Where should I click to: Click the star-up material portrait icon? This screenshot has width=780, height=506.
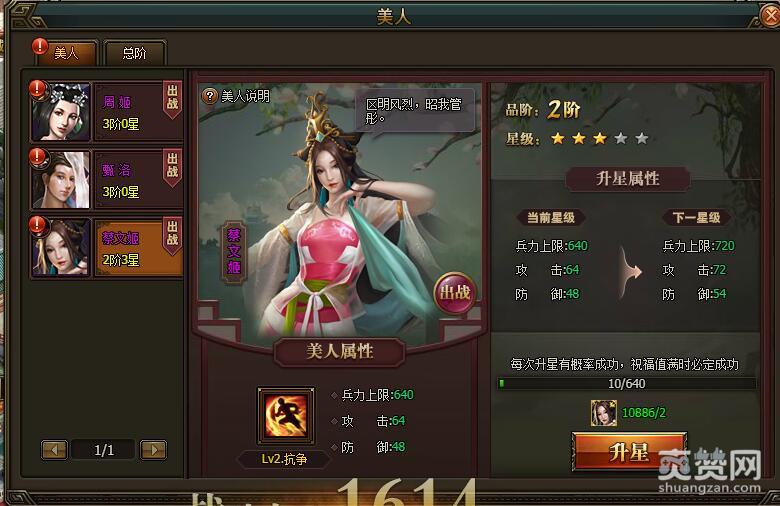click(x=603, y=412)
